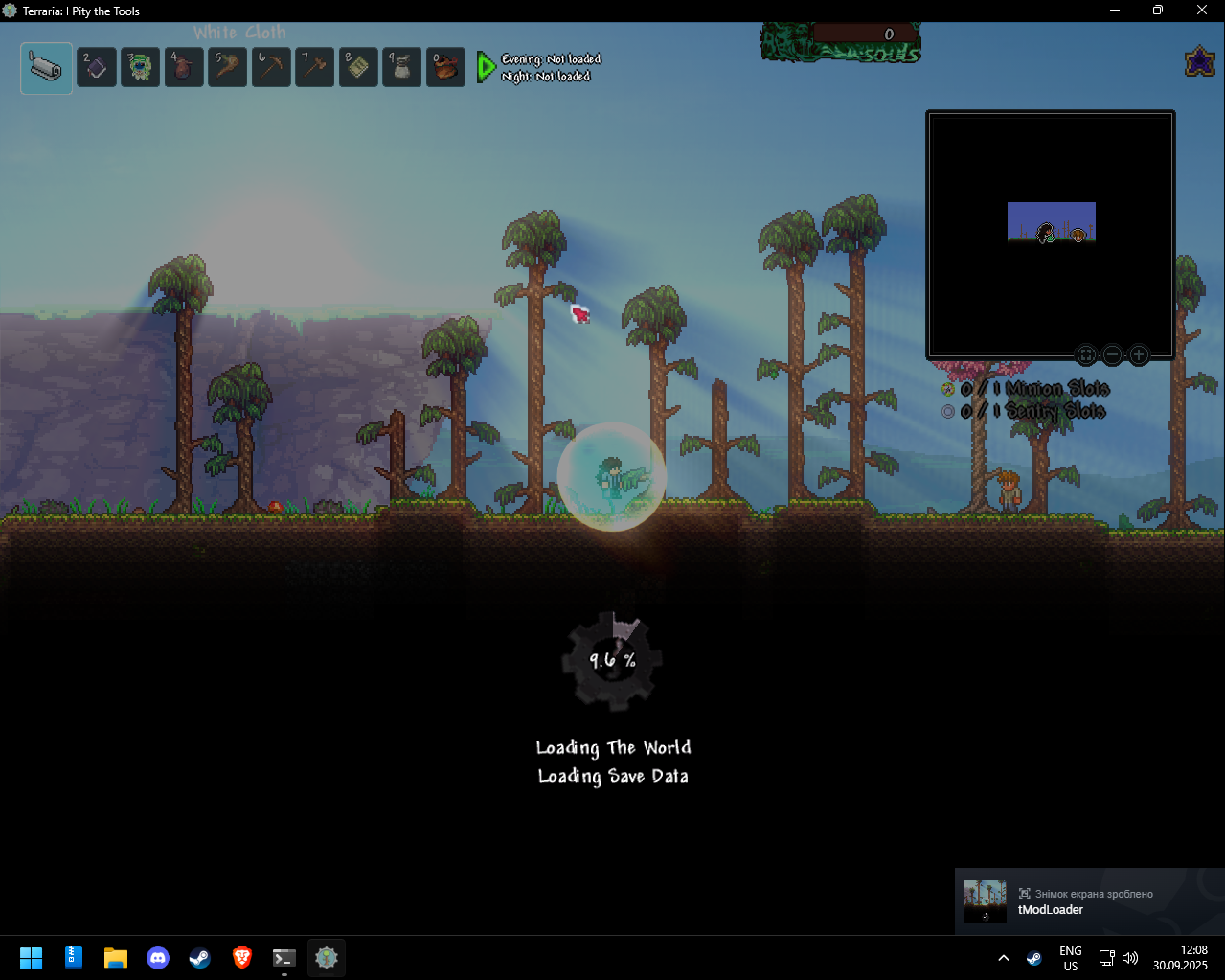Image resolution: width=1225 pixels, height=980 pixels.
Task: Click the minimap display
Action: pos(1051,235)
